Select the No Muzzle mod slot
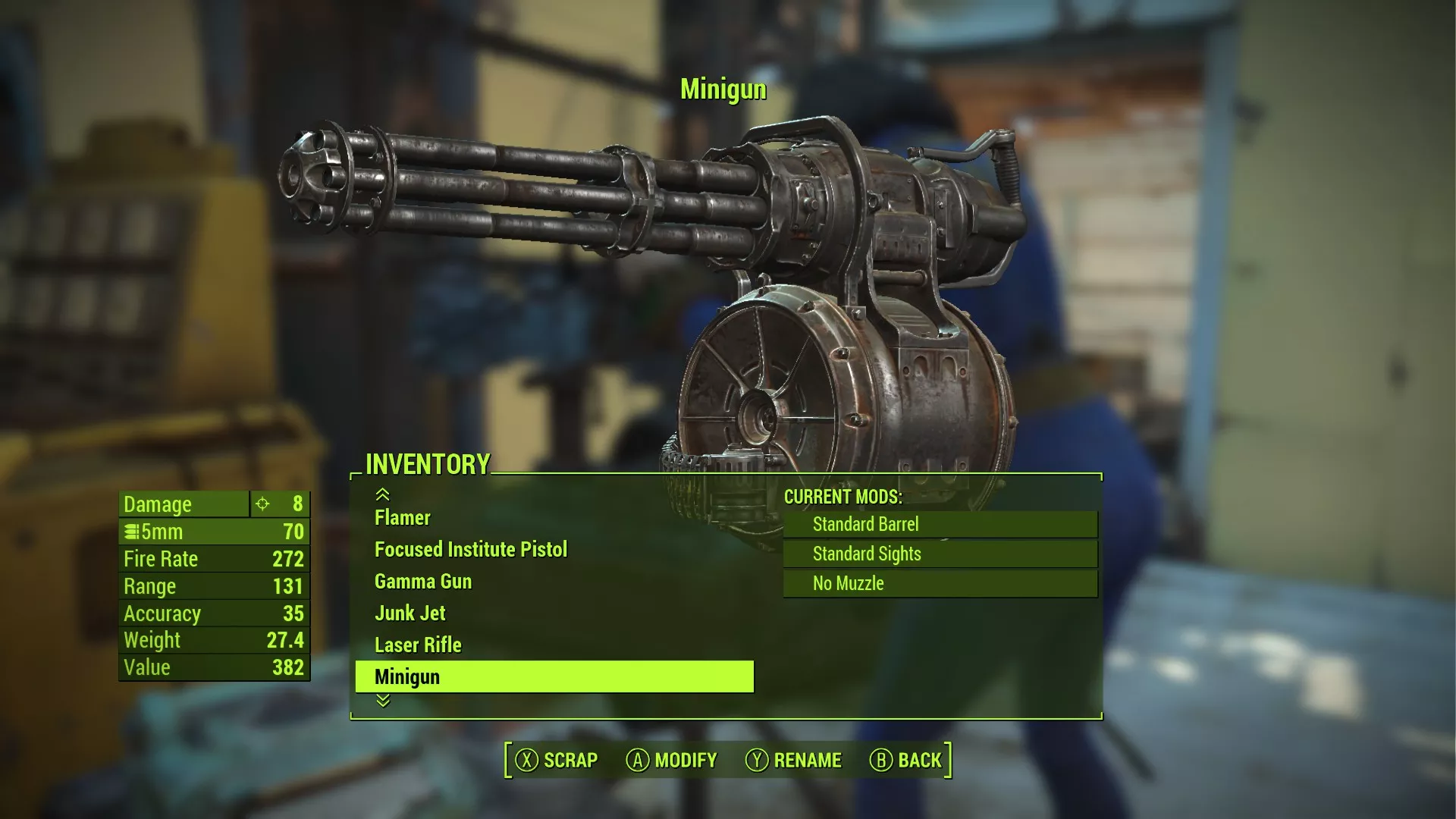The width and height of the screenshot is (1456, 819). 940,583
